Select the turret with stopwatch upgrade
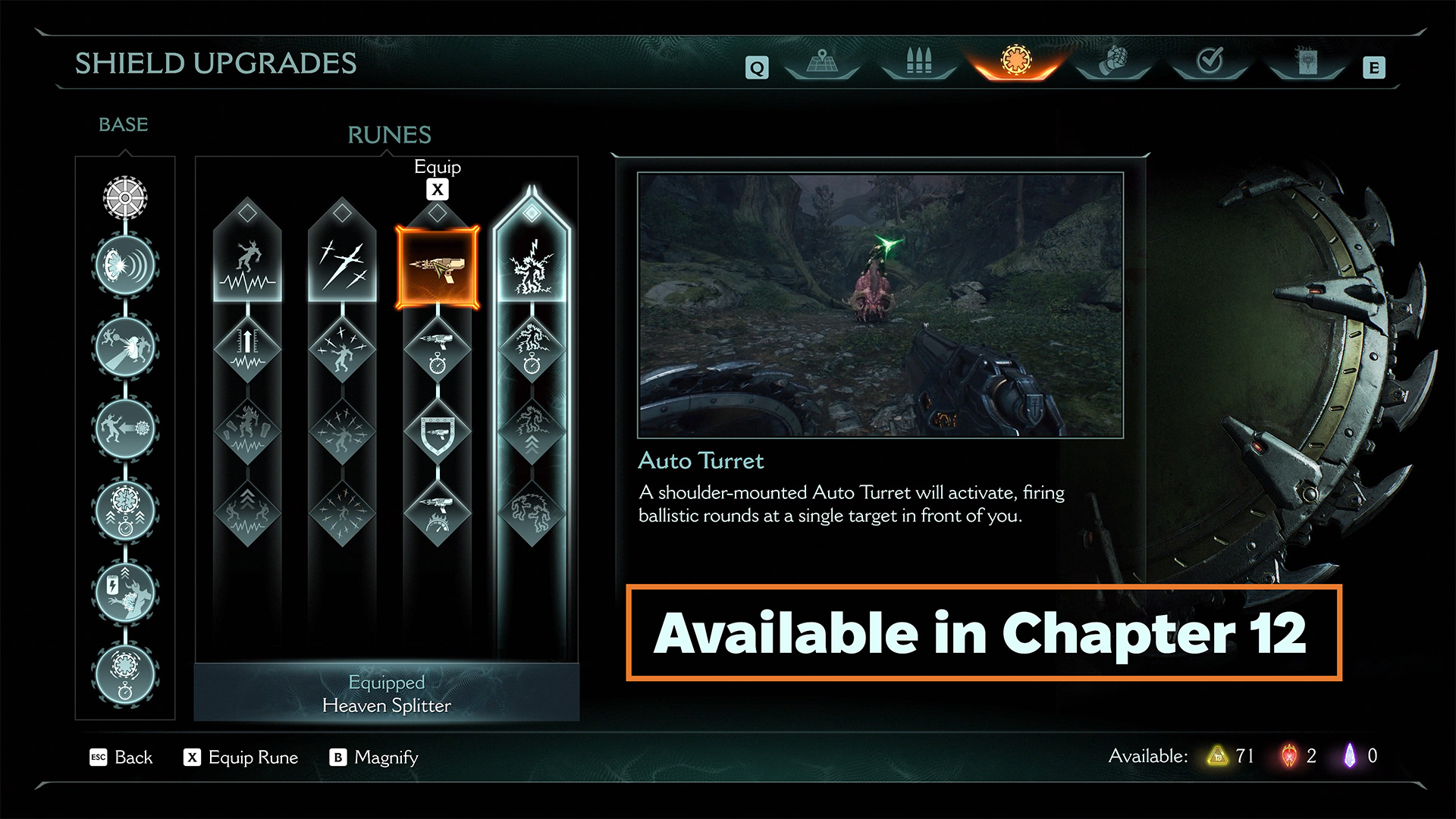Screen dimensions: 1456x819 (438, 350)
